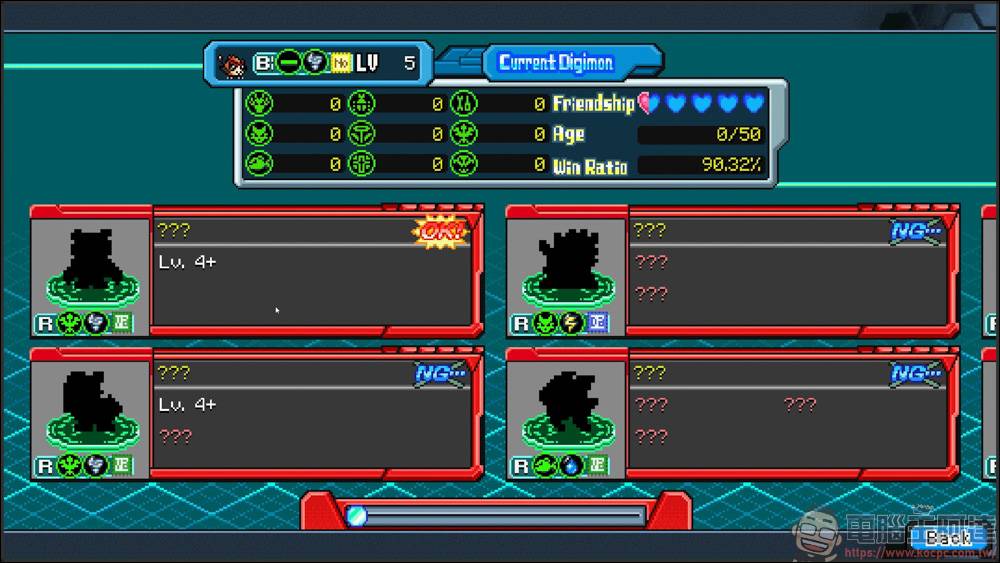Image resolution: width=1000 pixels, height=563 pixels.
Task: Click the horizontal scrollbar thumb
Action: (x=357, y=516)
